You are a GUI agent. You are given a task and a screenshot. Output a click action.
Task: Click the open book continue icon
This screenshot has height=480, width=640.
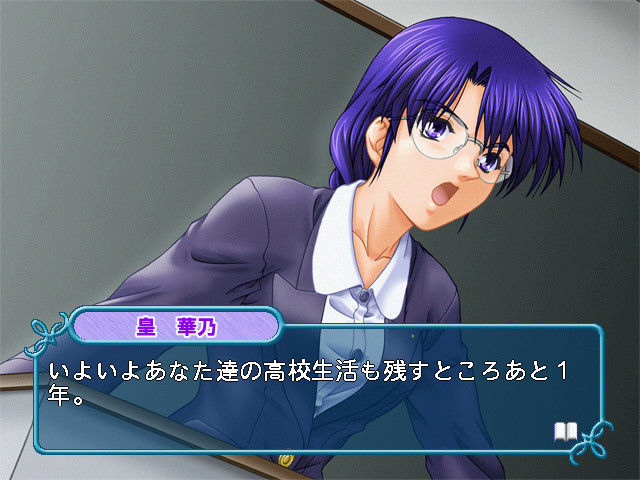(566, 431)
